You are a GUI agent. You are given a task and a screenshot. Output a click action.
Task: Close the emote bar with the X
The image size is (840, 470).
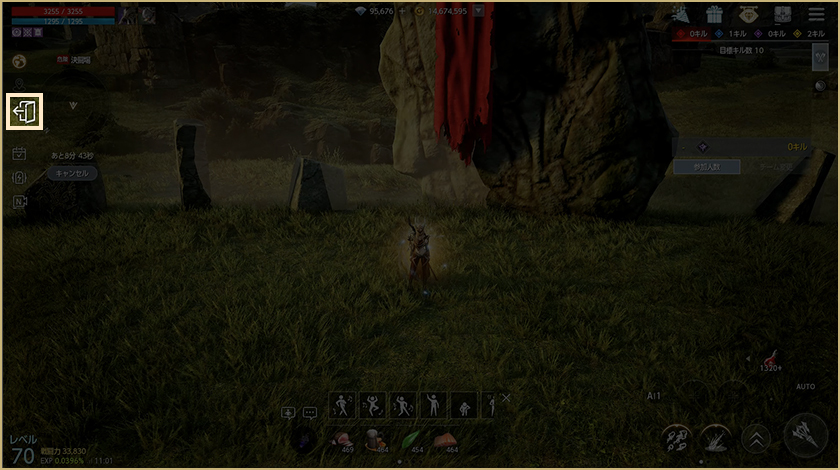click(x=506, y=398)
